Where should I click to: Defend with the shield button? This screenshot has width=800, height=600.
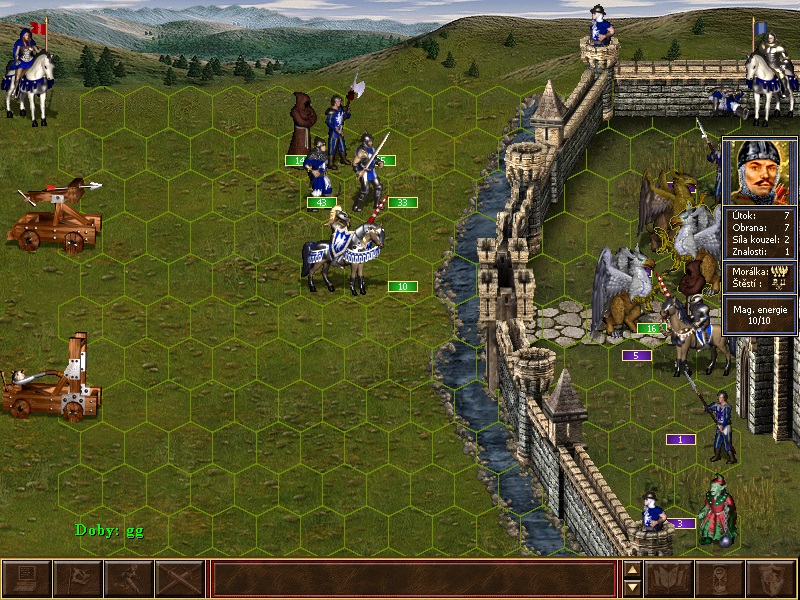771,579
